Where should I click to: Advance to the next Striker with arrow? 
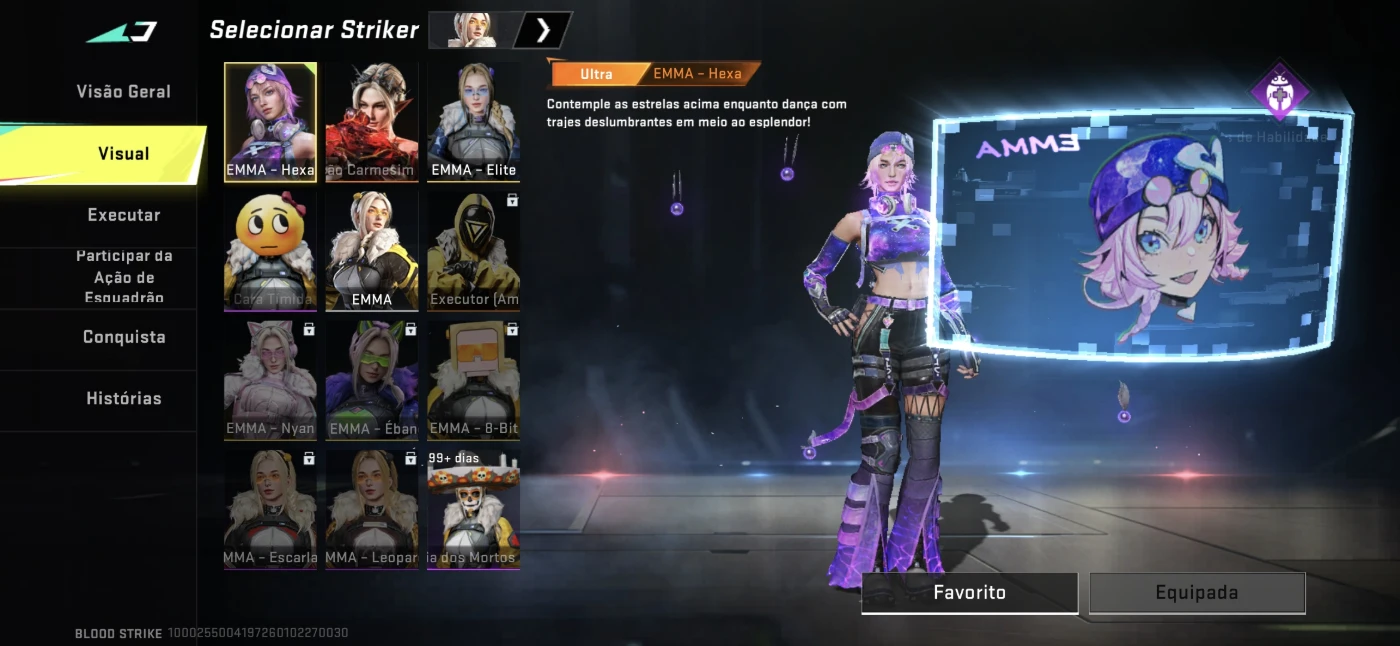click(x=543, y=30)
